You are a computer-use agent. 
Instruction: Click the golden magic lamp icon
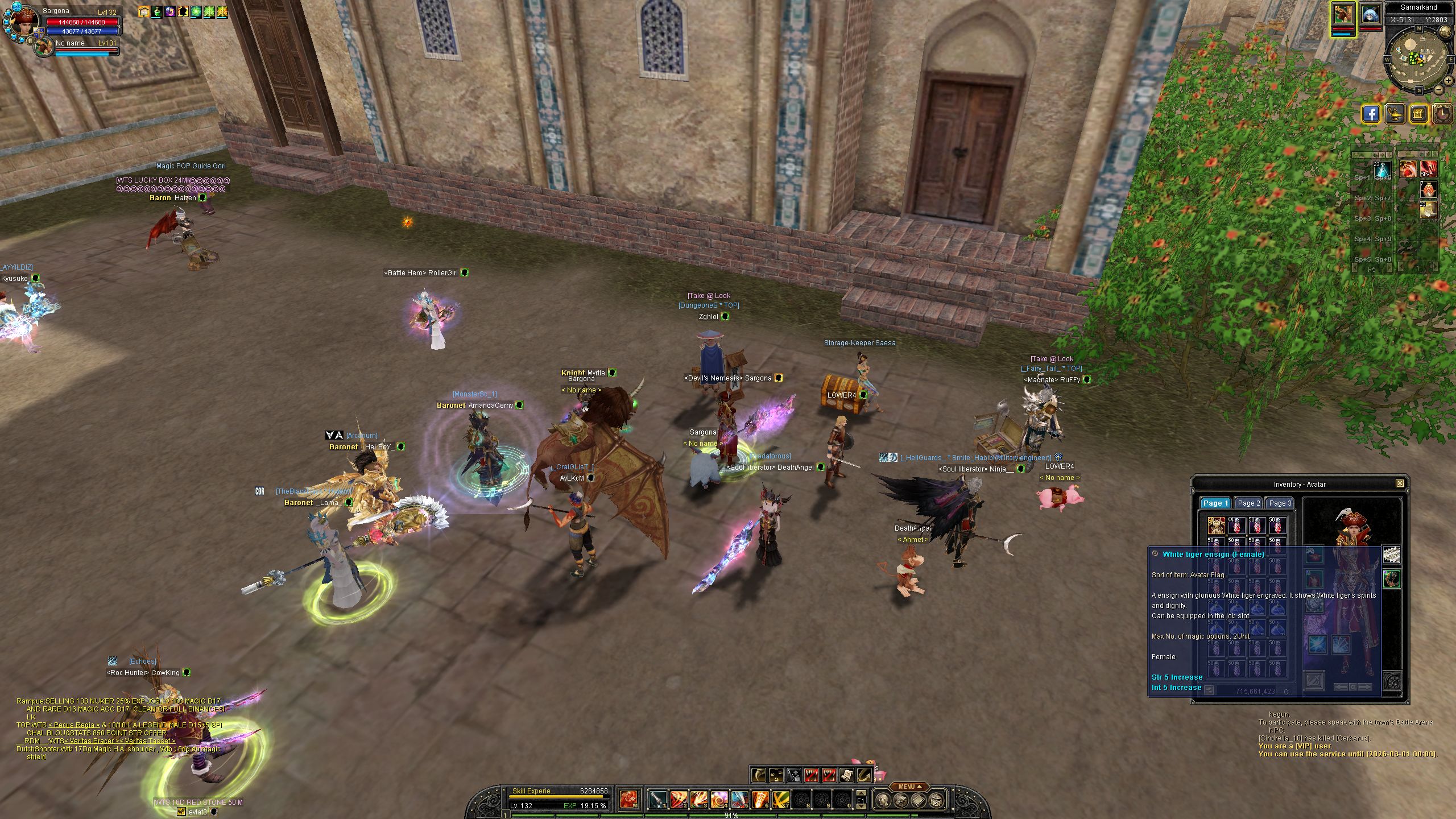1395,114
